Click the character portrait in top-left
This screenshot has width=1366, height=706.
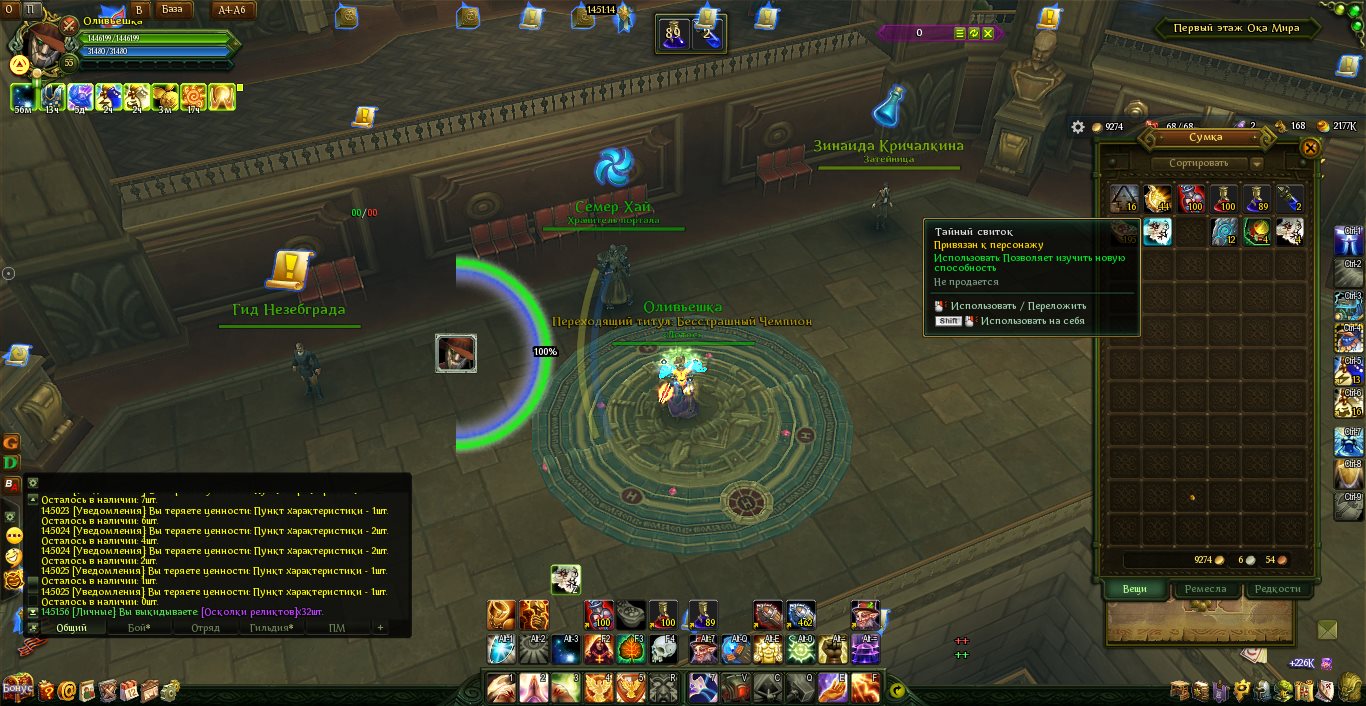tap(42, 42)
